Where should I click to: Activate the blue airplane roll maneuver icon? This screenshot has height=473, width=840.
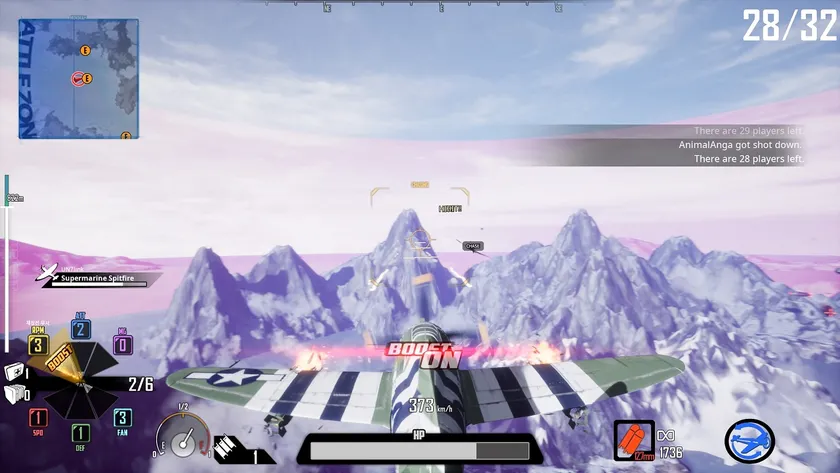[750, 442]
